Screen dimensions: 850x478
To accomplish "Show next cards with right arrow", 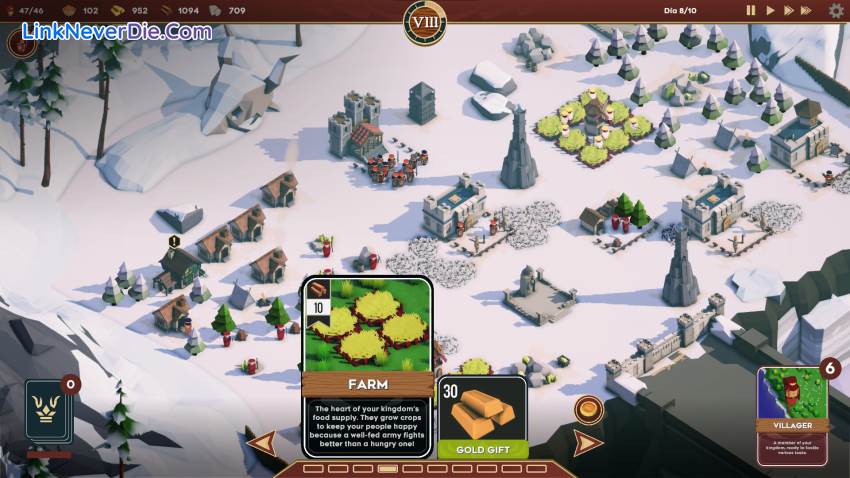I will tap(587, 442).
